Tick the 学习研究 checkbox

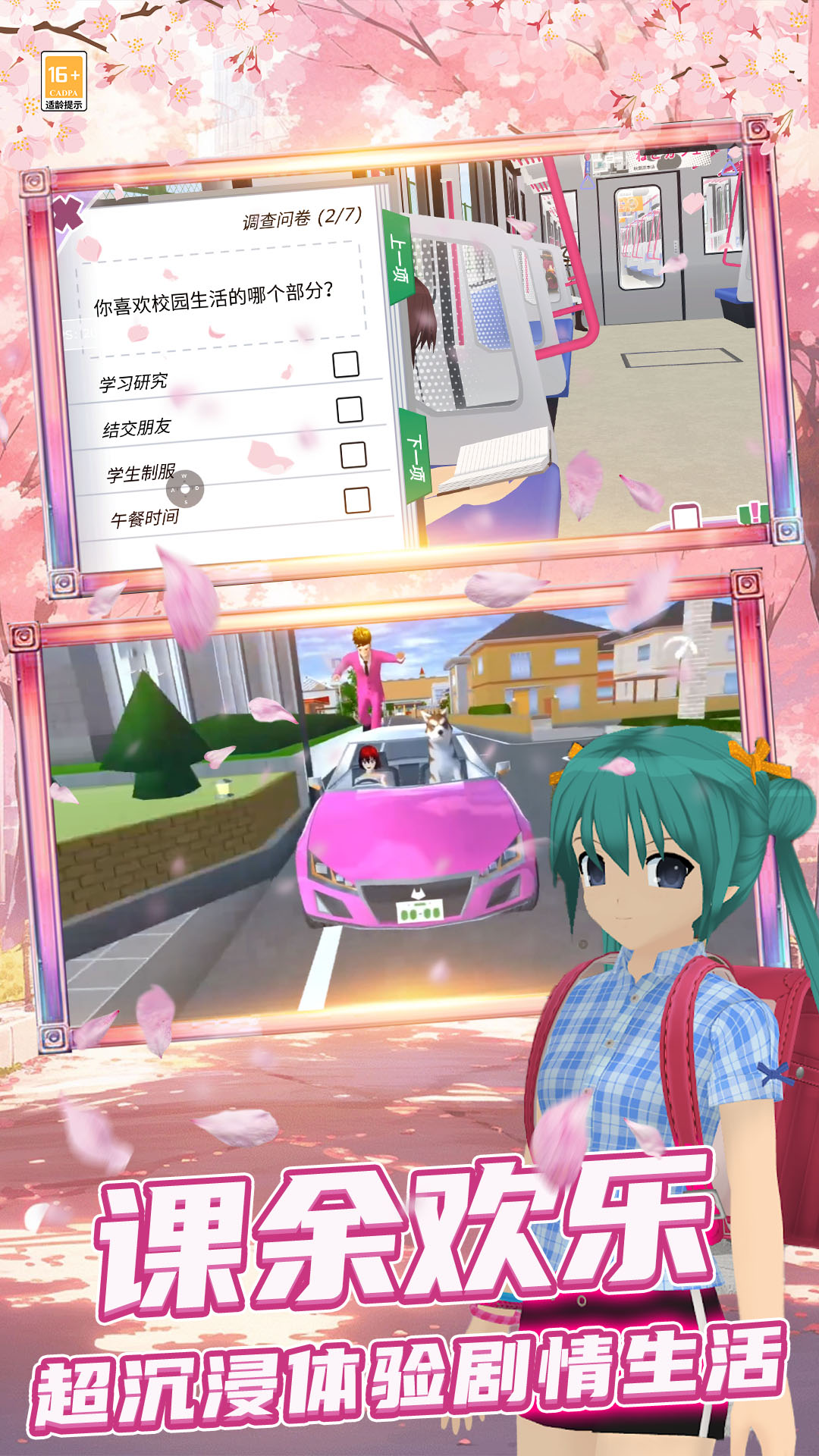pos(346,364)
